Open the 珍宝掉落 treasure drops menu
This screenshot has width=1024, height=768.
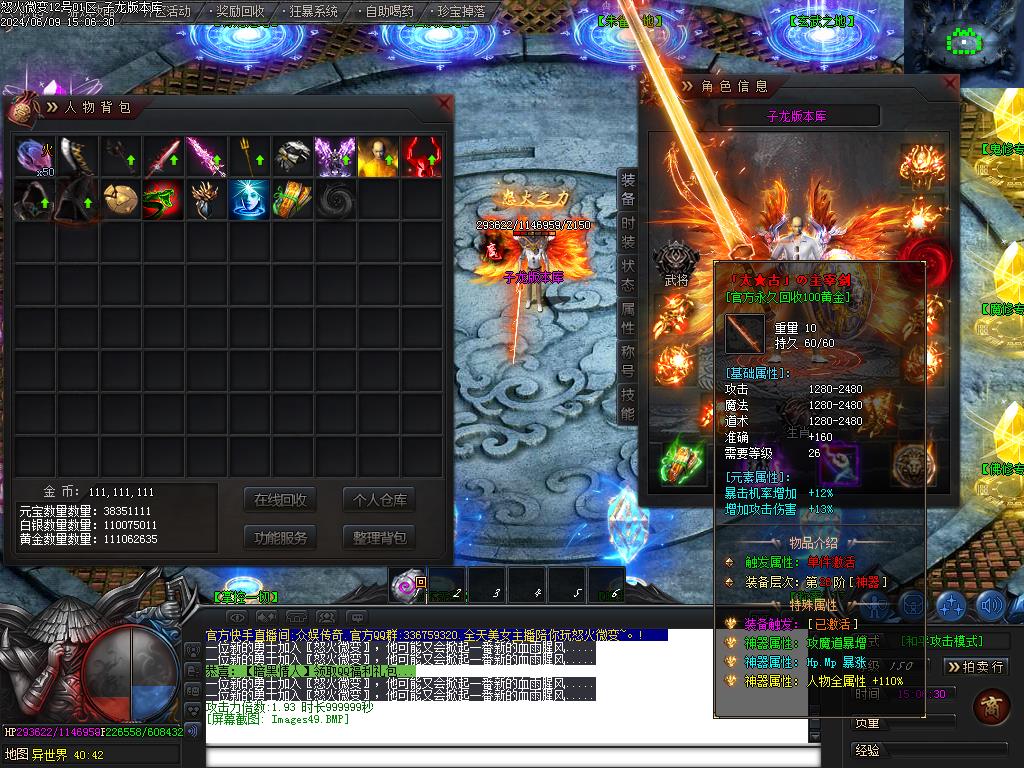coord(462,12)
